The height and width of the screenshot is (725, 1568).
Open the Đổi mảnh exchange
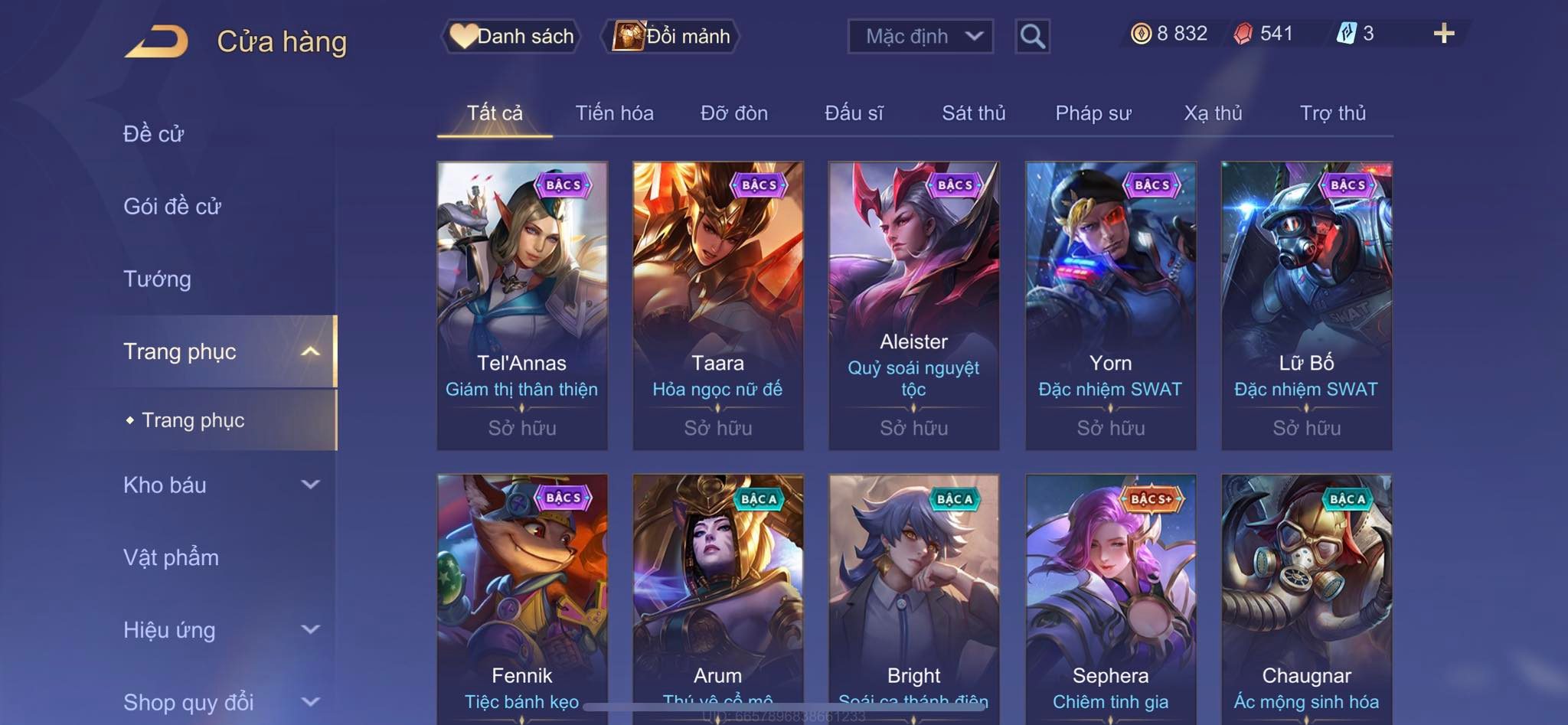[x=671, y=36]
